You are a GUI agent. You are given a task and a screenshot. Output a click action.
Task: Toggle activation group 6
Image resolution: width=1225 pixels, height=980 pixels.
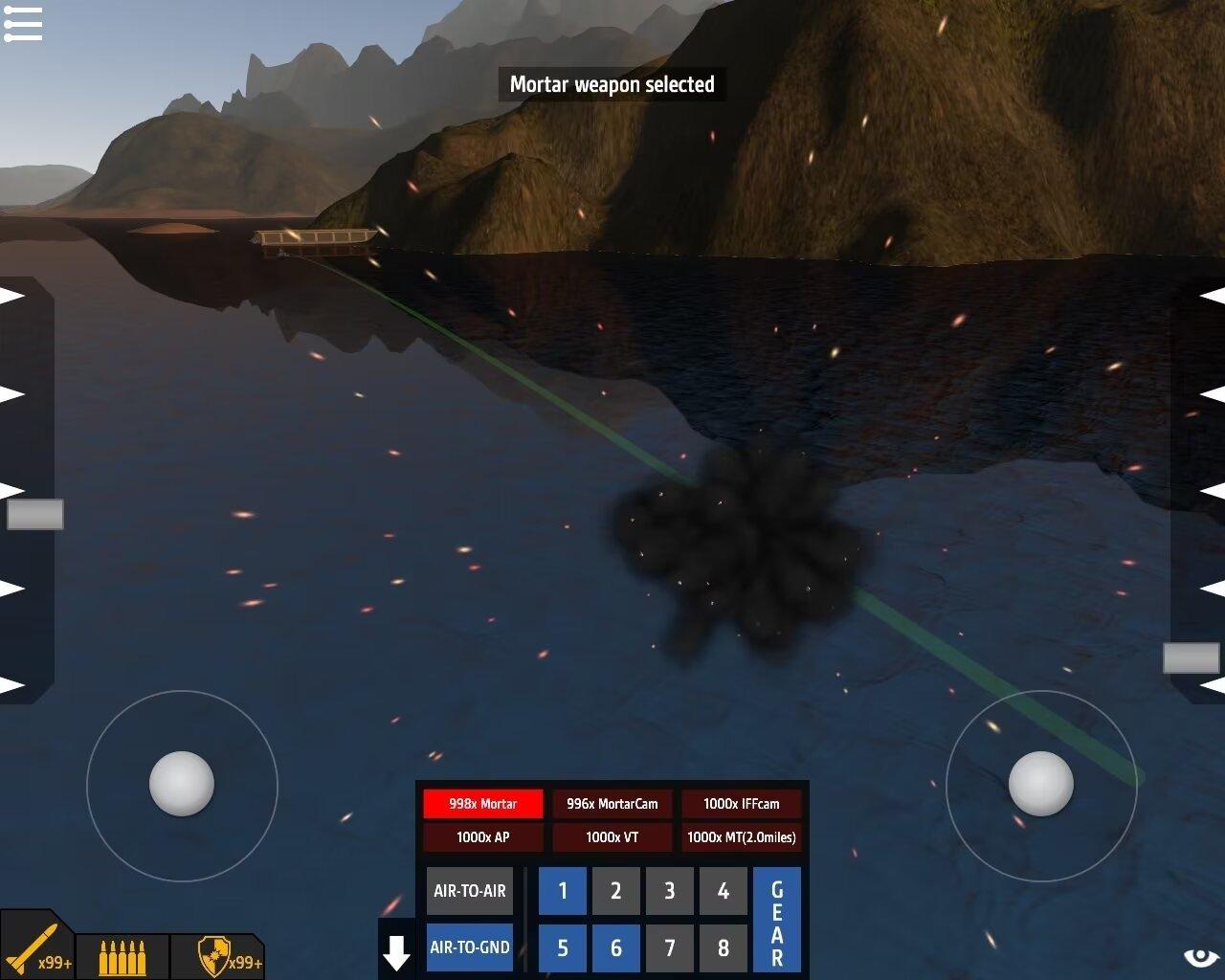[616, 947]
